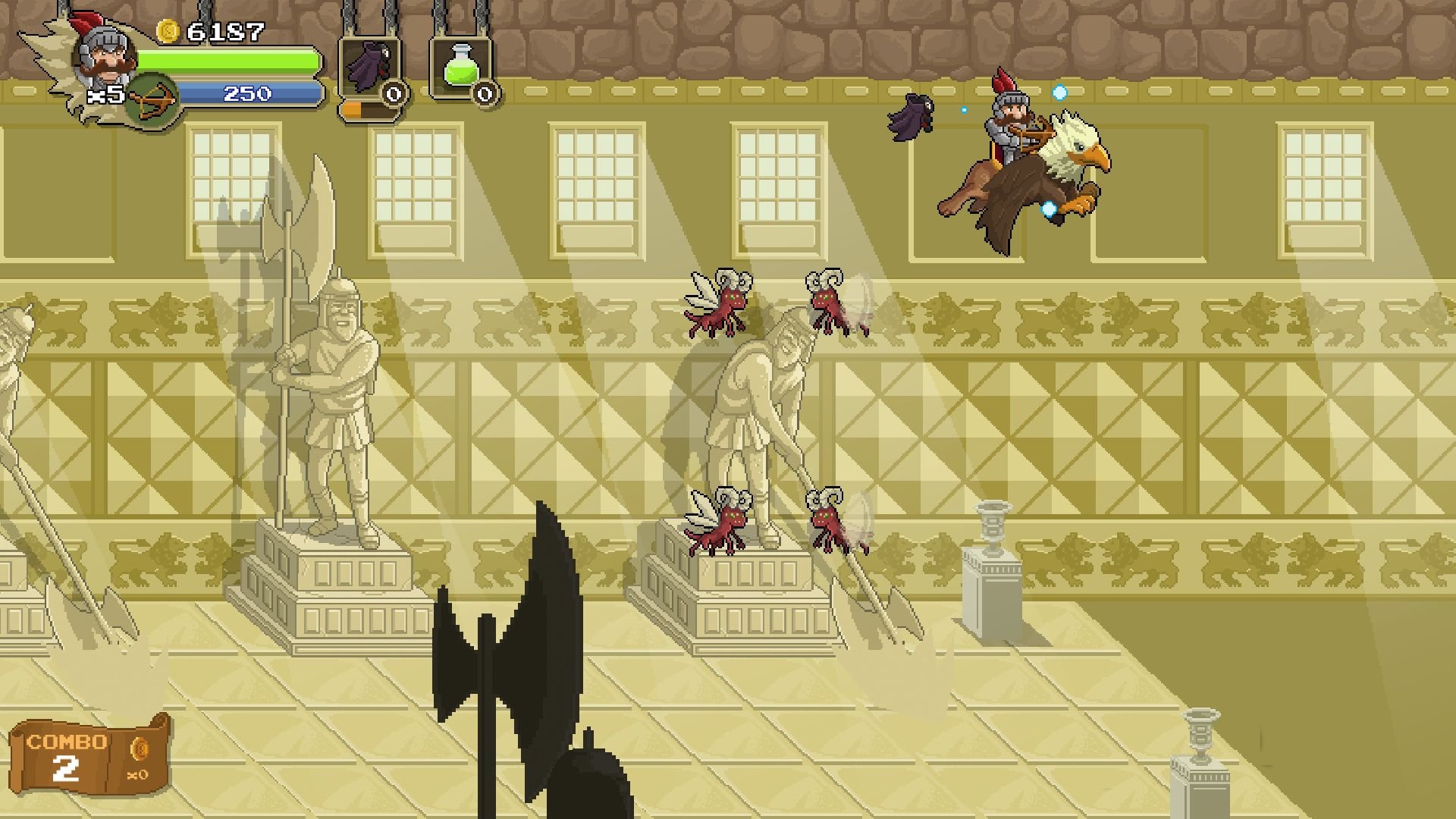Target the purple bat enemy
This screenshot has height=819, width=1456.
[912, 115]
